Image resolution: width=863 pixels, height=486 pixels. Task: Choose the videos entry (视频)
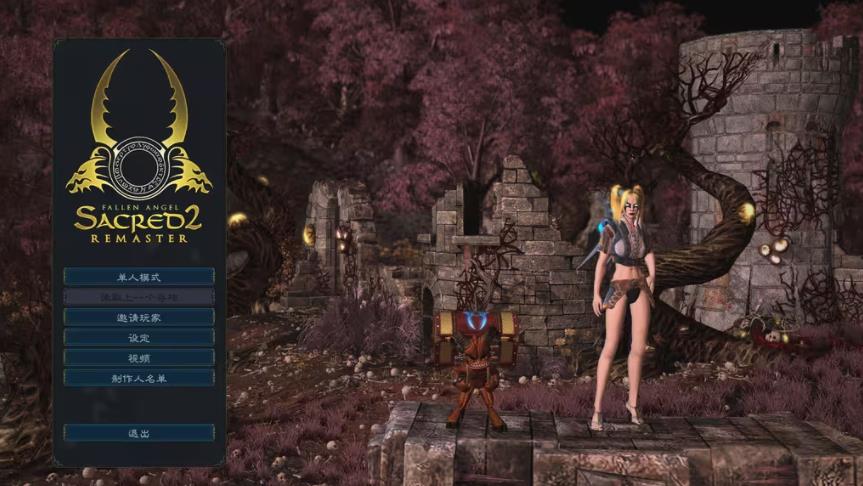pos(139,357)
